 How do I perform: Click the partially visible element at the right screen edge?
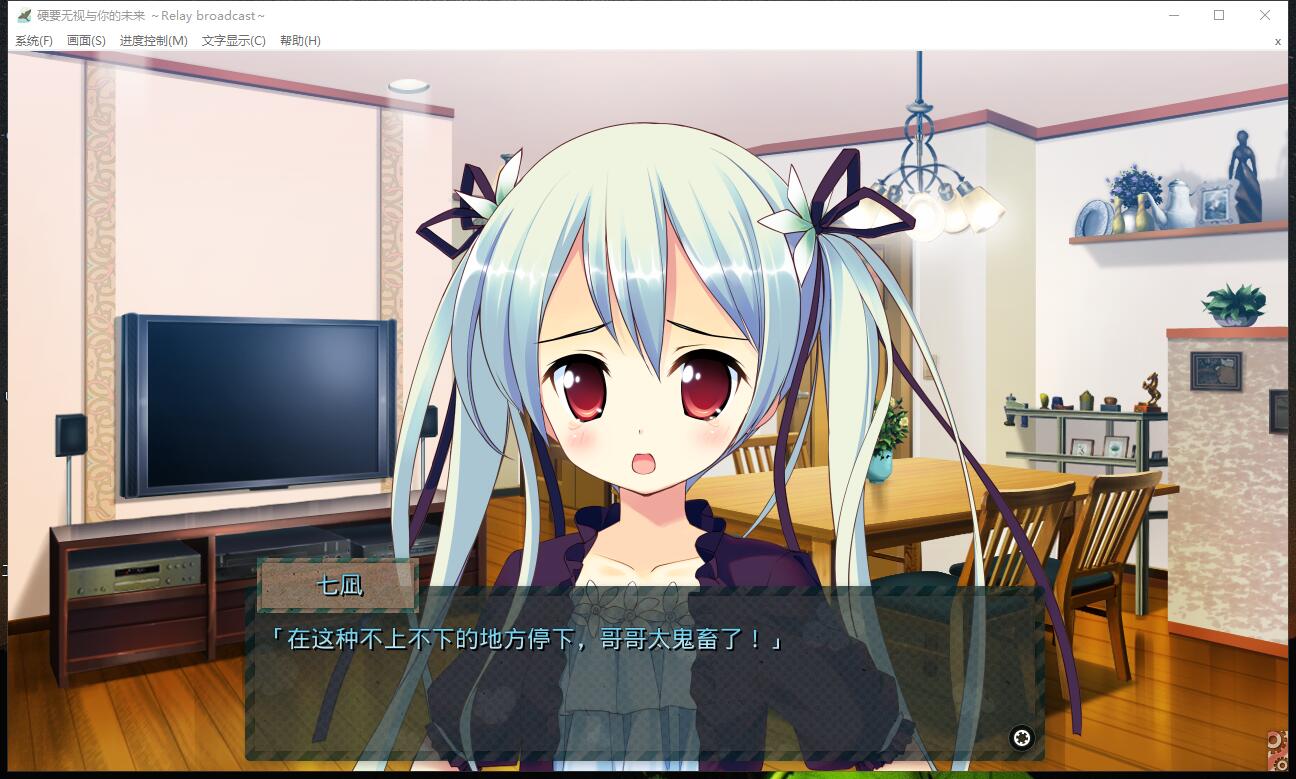pyautogui.click(x=1280, y=410)
